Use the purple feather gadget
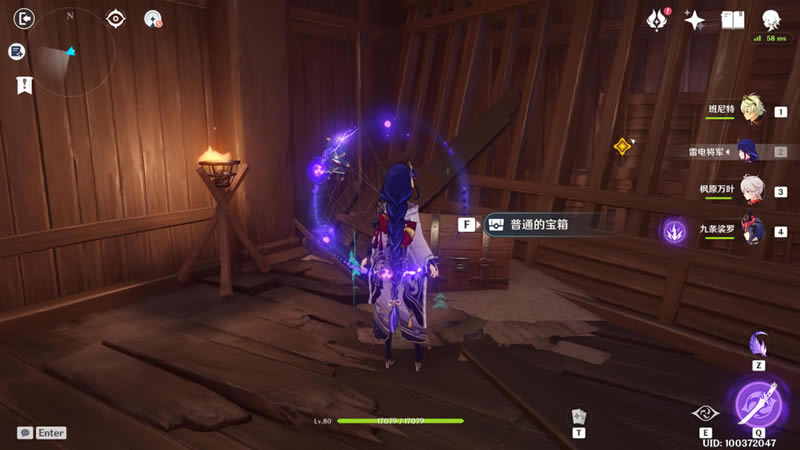The width and height of the screenshot is (800, 450). [x=758, y=344]
